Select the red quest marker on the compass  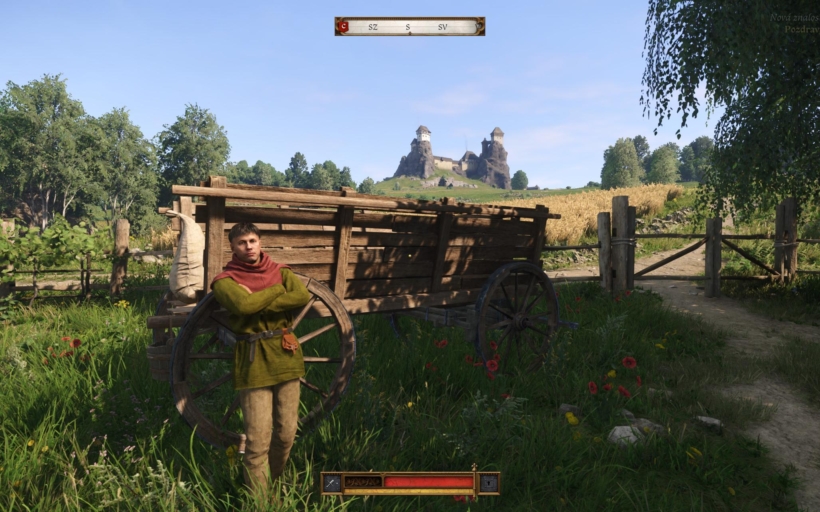(343, 26)
